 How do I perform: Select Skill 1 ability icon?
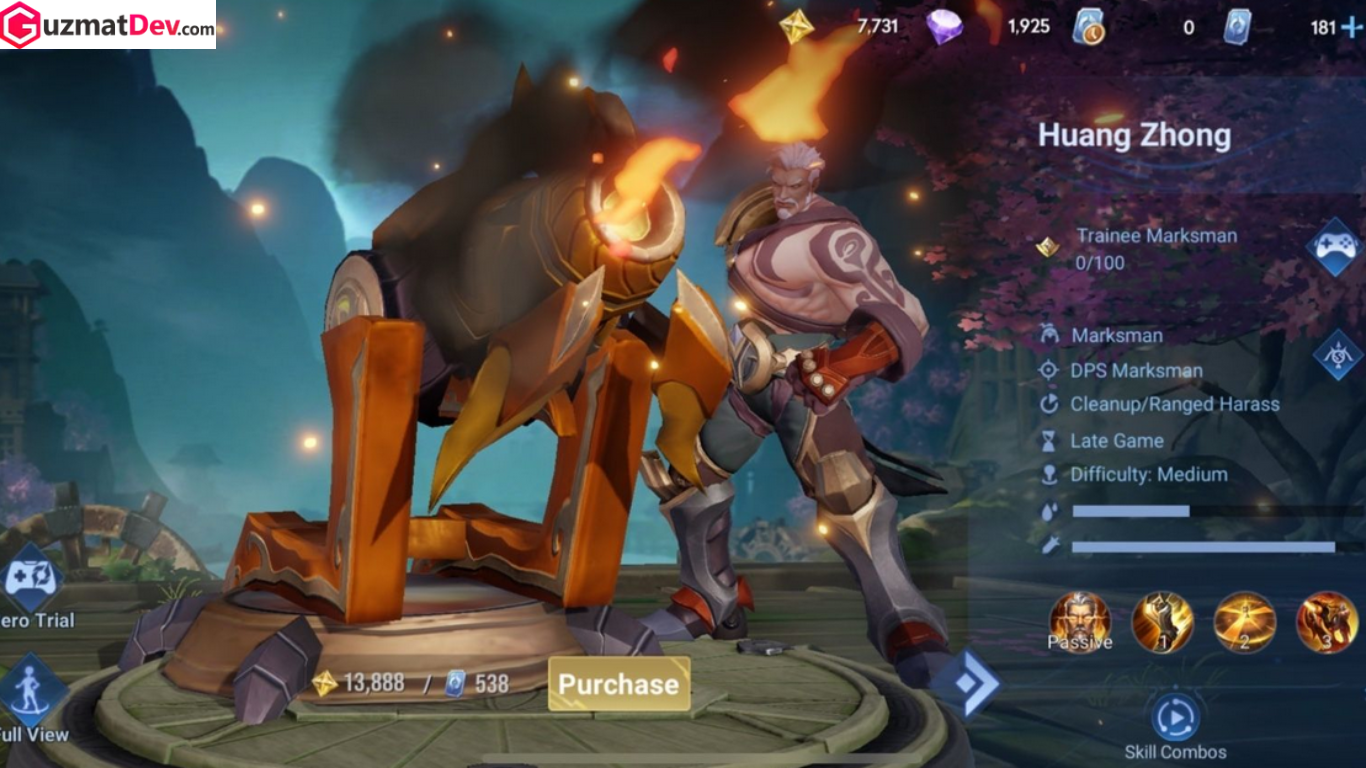(1162, 623)
